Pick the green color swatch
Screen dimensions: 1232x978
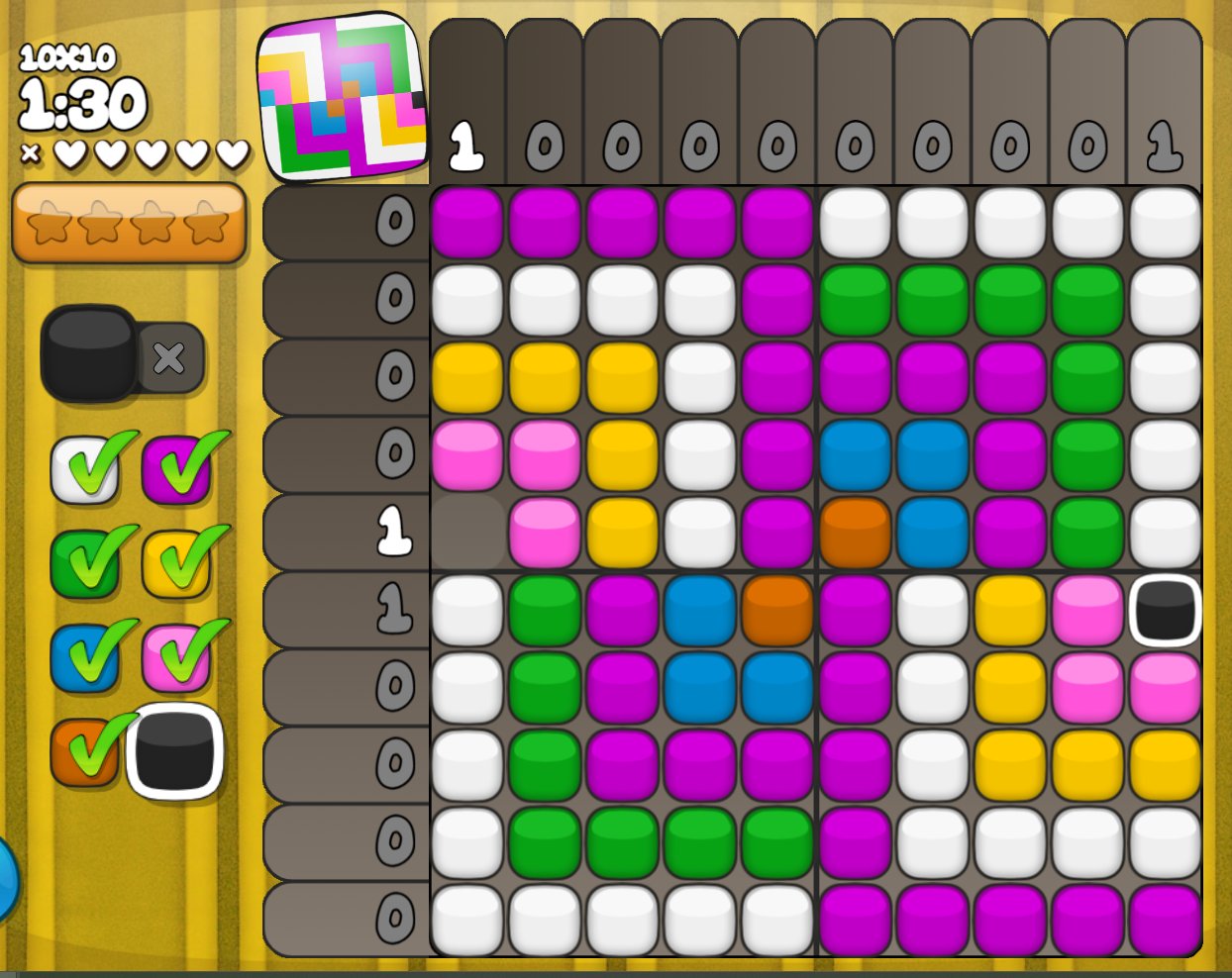tap(85, 564)
